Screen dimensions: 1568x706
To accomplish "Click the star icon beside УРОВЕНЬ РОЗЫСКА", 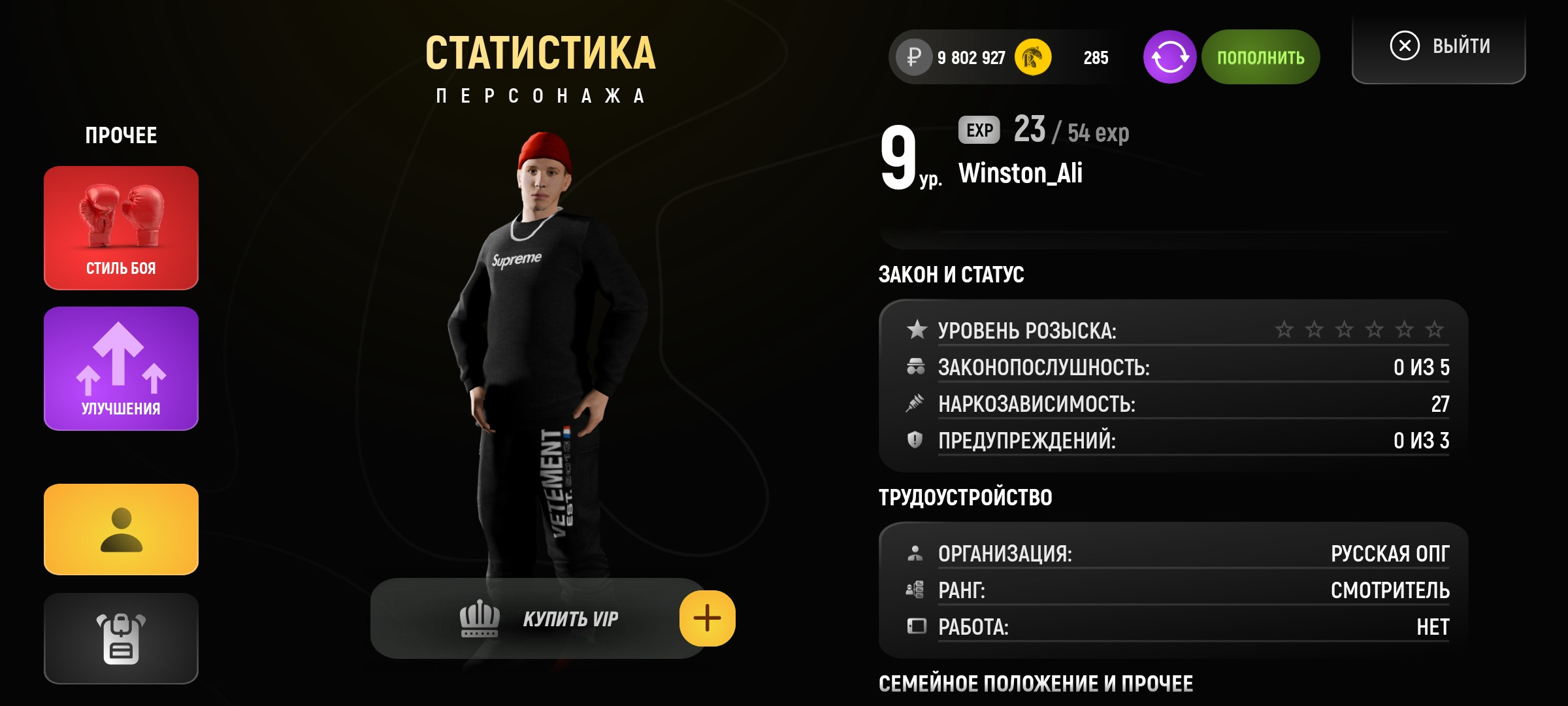I will tap(916, 331).
